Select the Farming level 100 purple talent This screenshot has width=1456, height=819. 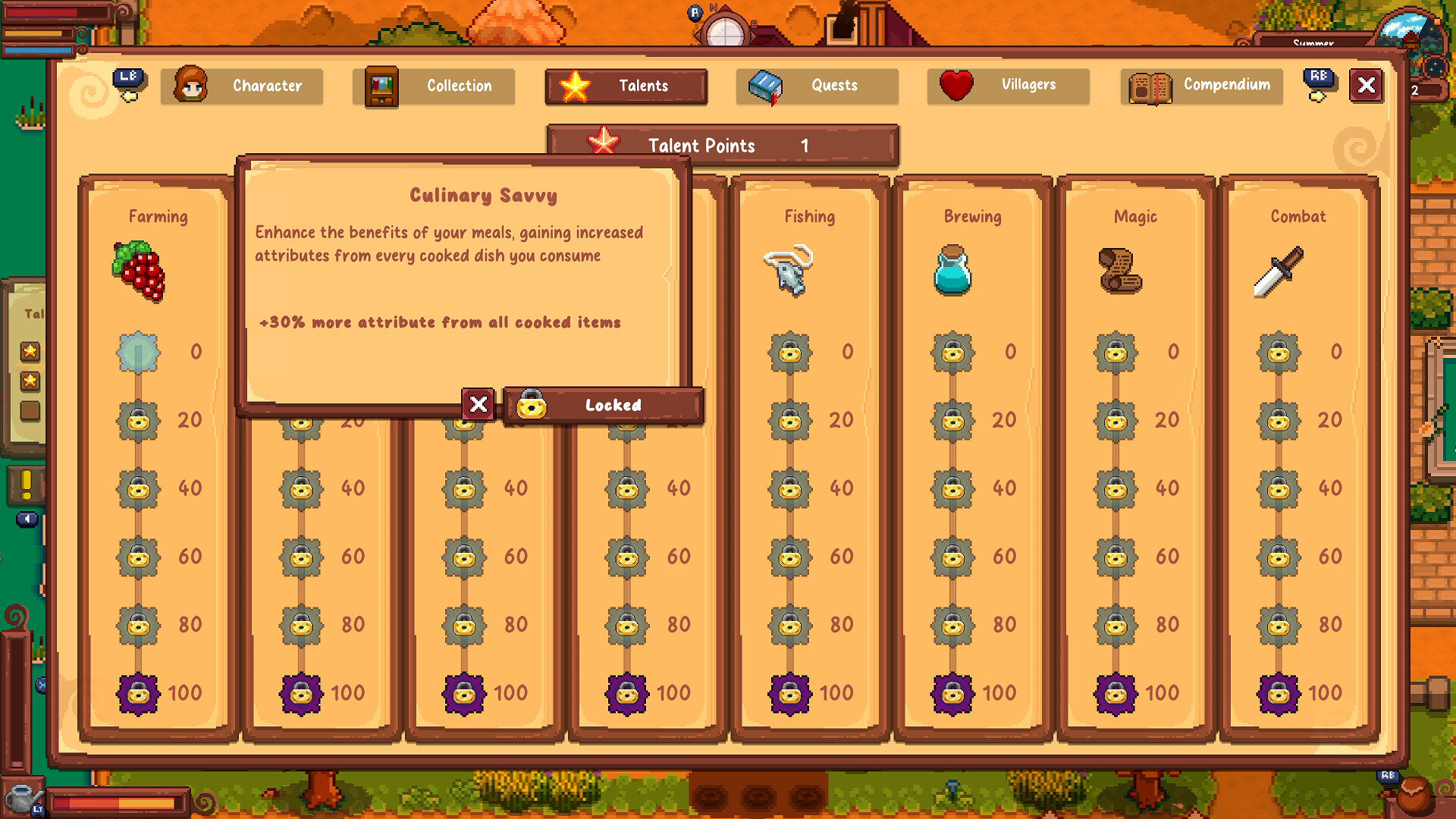click(138, 693)
